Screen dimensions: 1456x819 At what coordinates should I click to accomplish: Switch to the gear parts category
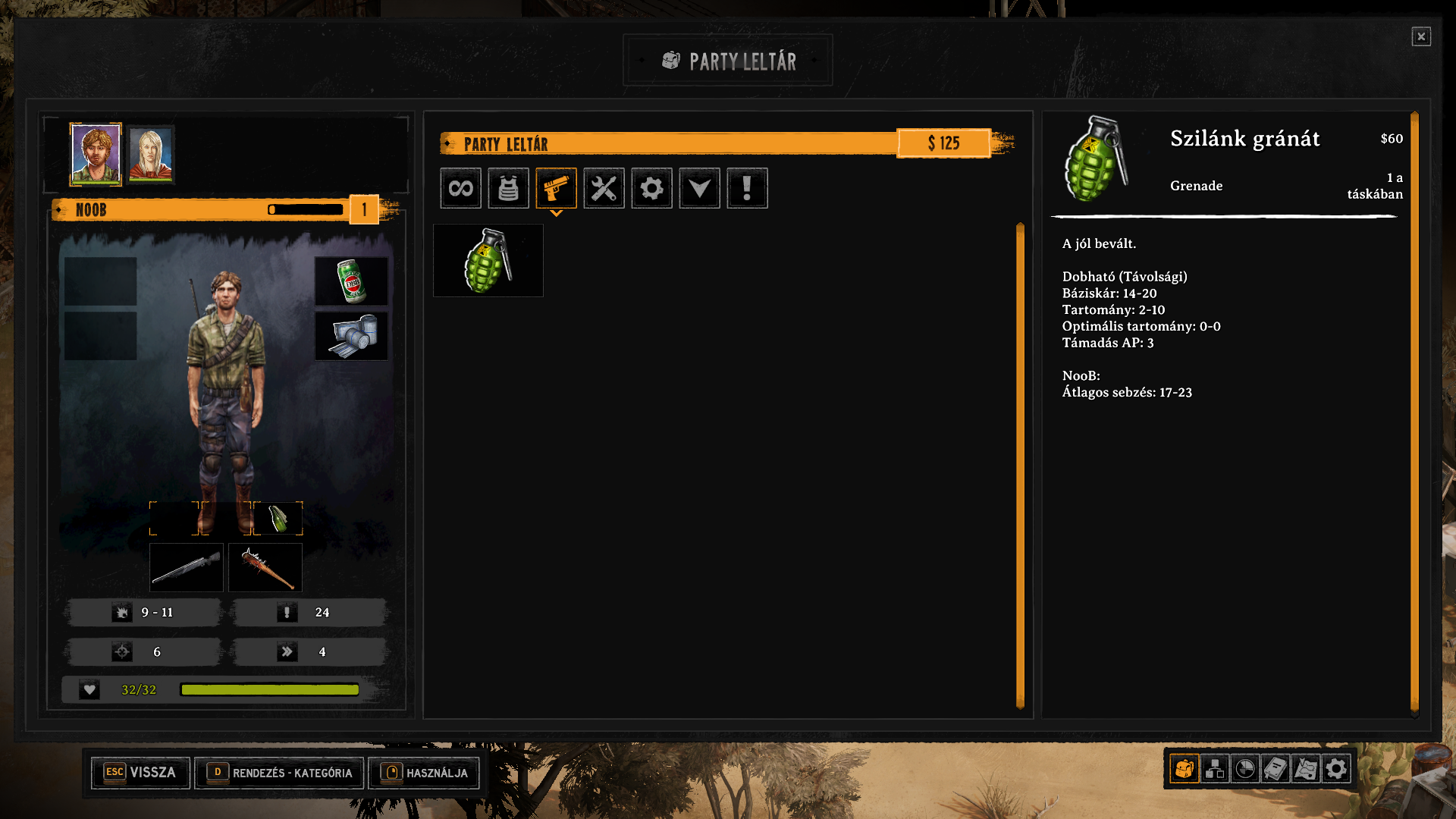651,188
